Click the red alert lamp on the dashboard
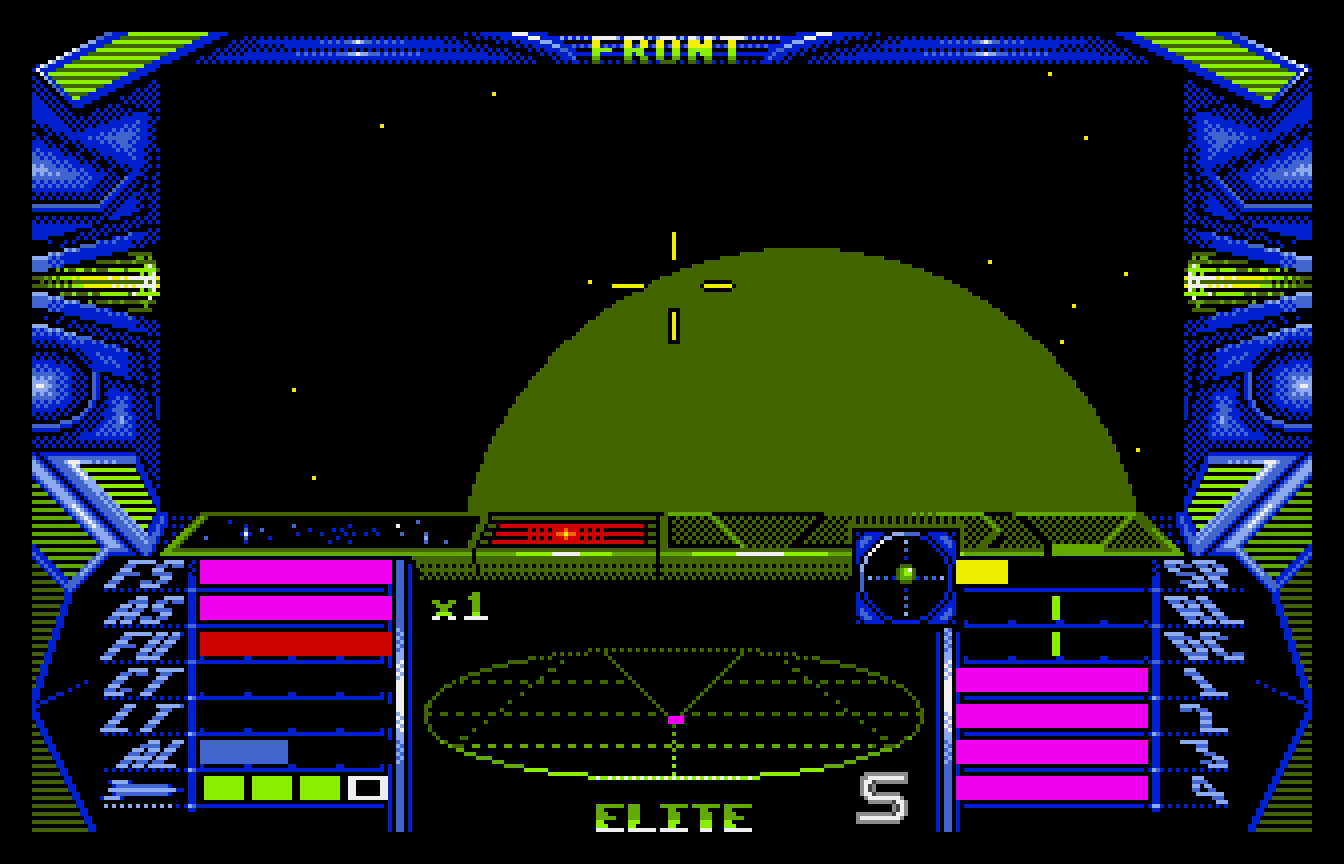This screenshot has height=864, width=1344. (565, 533)
